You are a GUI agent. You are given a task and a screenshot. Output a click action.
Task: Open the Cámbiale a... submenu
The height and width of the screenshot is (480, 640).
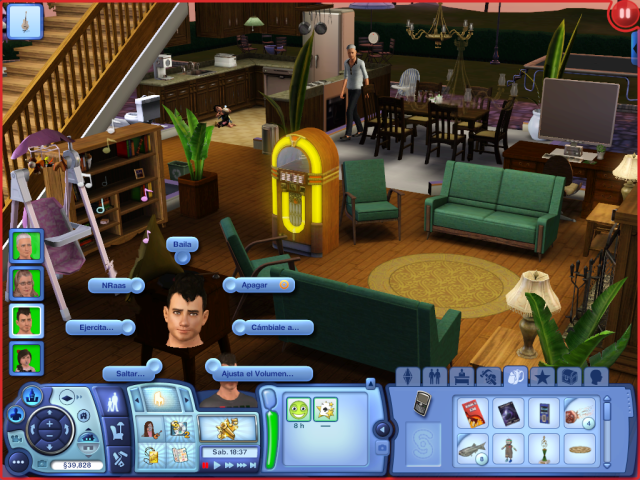275,327
